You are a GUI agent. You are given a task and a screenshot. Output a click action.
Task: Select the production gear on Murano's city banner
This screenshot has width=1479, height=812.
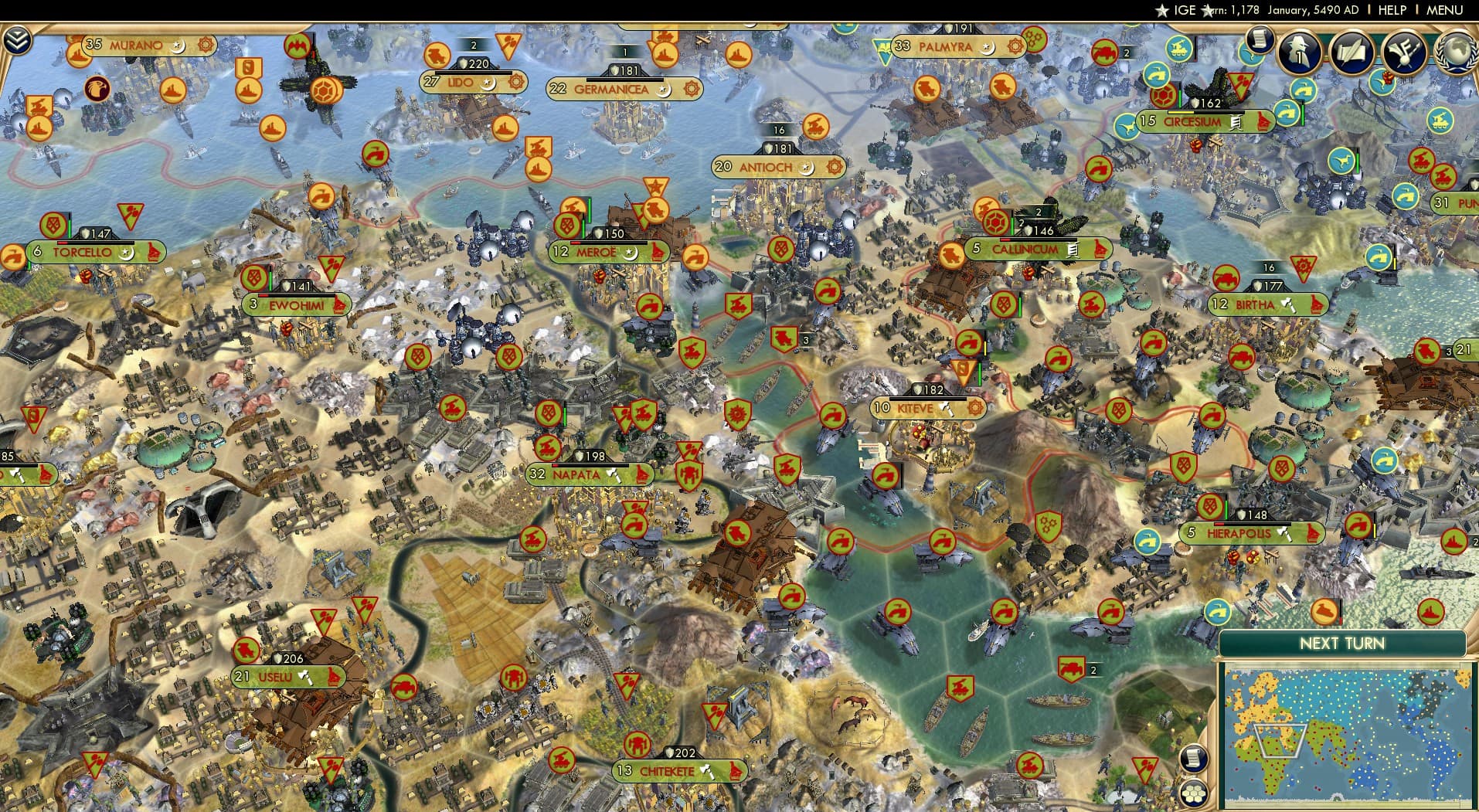206,46
